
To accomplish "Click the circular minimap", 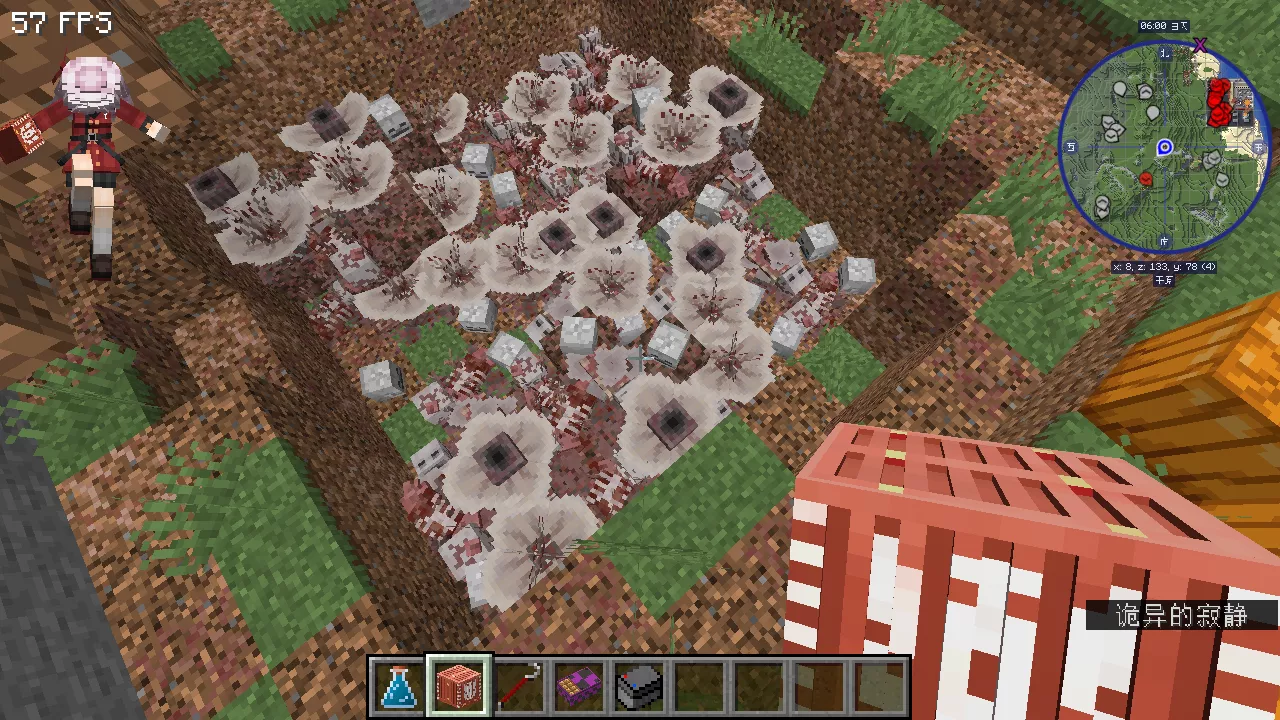I will click(x=1164, y=147).
